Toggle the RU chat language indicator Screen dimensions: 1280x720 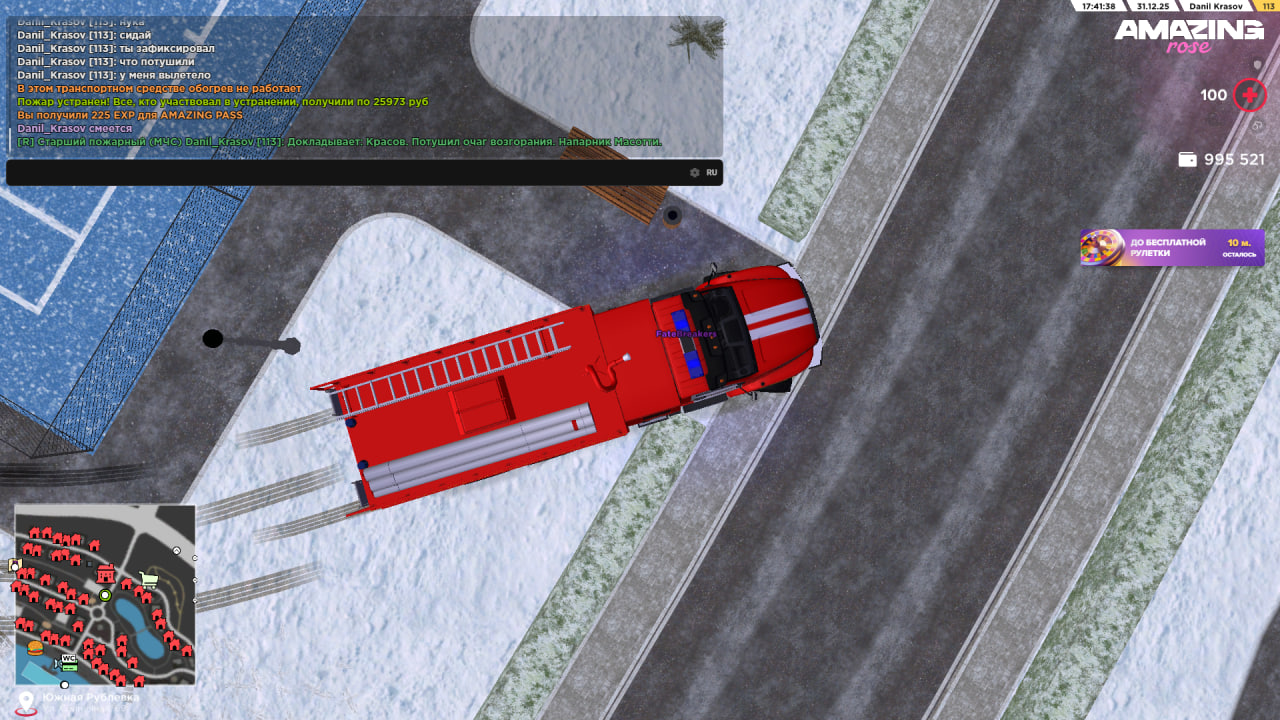712,173
